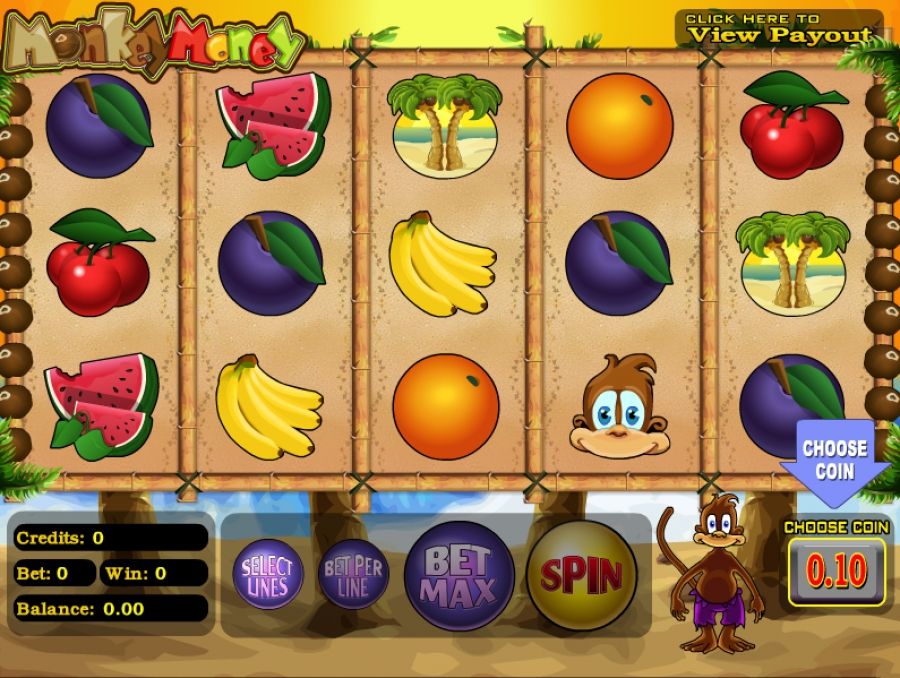
Task: Spin the reels with the SPIN button
Action: [x=581, y=575]
